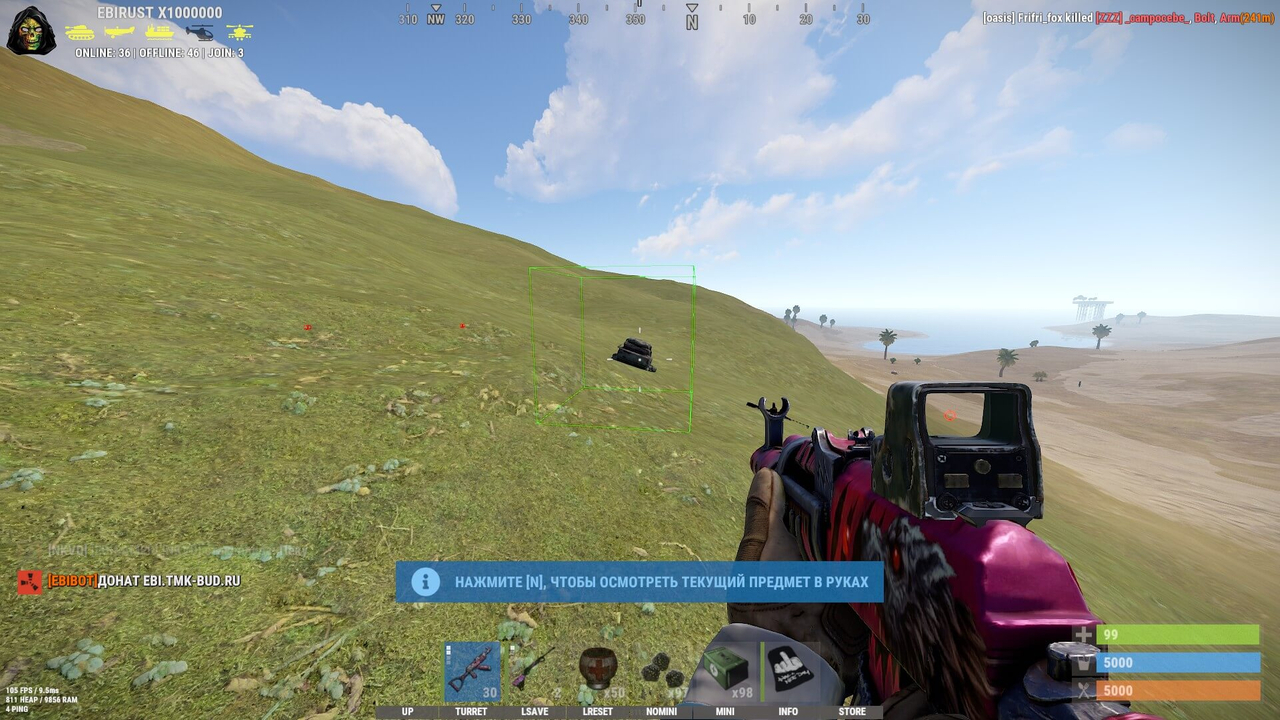Select the gray helicopter icon at top
The height and width of the screenshot is (720, 1280).
pyautogui.click(x=197, y=32)
